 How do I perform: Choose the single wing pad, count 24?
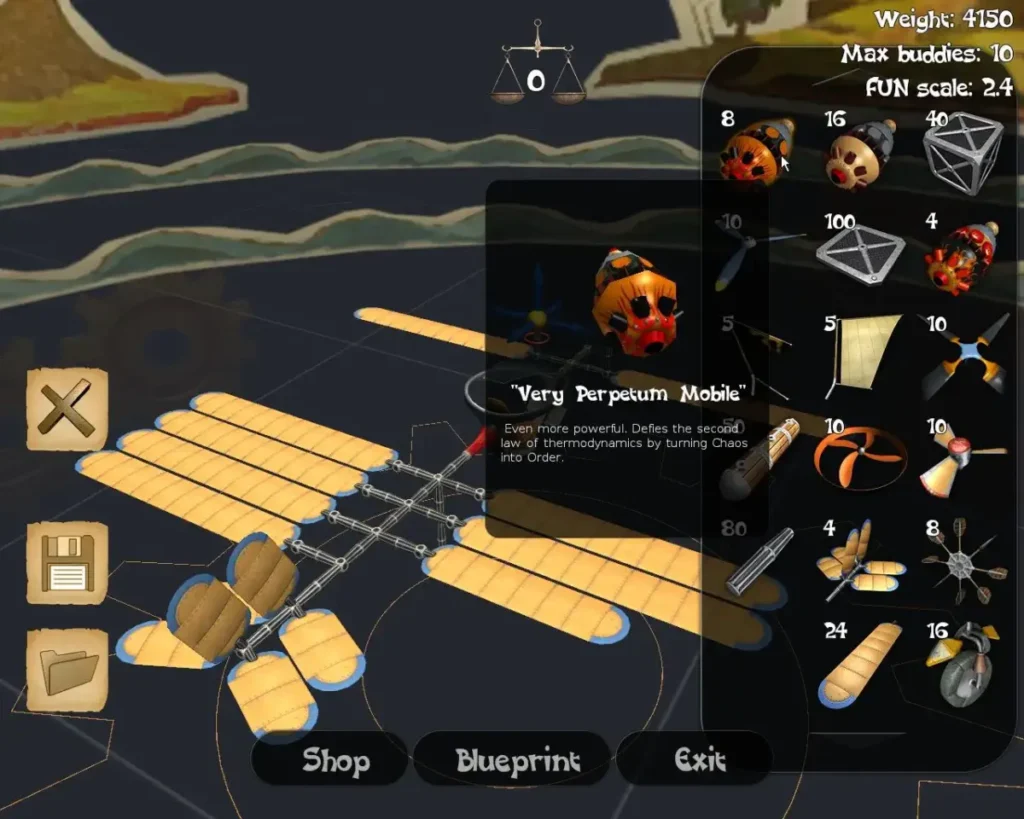click(859, 664)
